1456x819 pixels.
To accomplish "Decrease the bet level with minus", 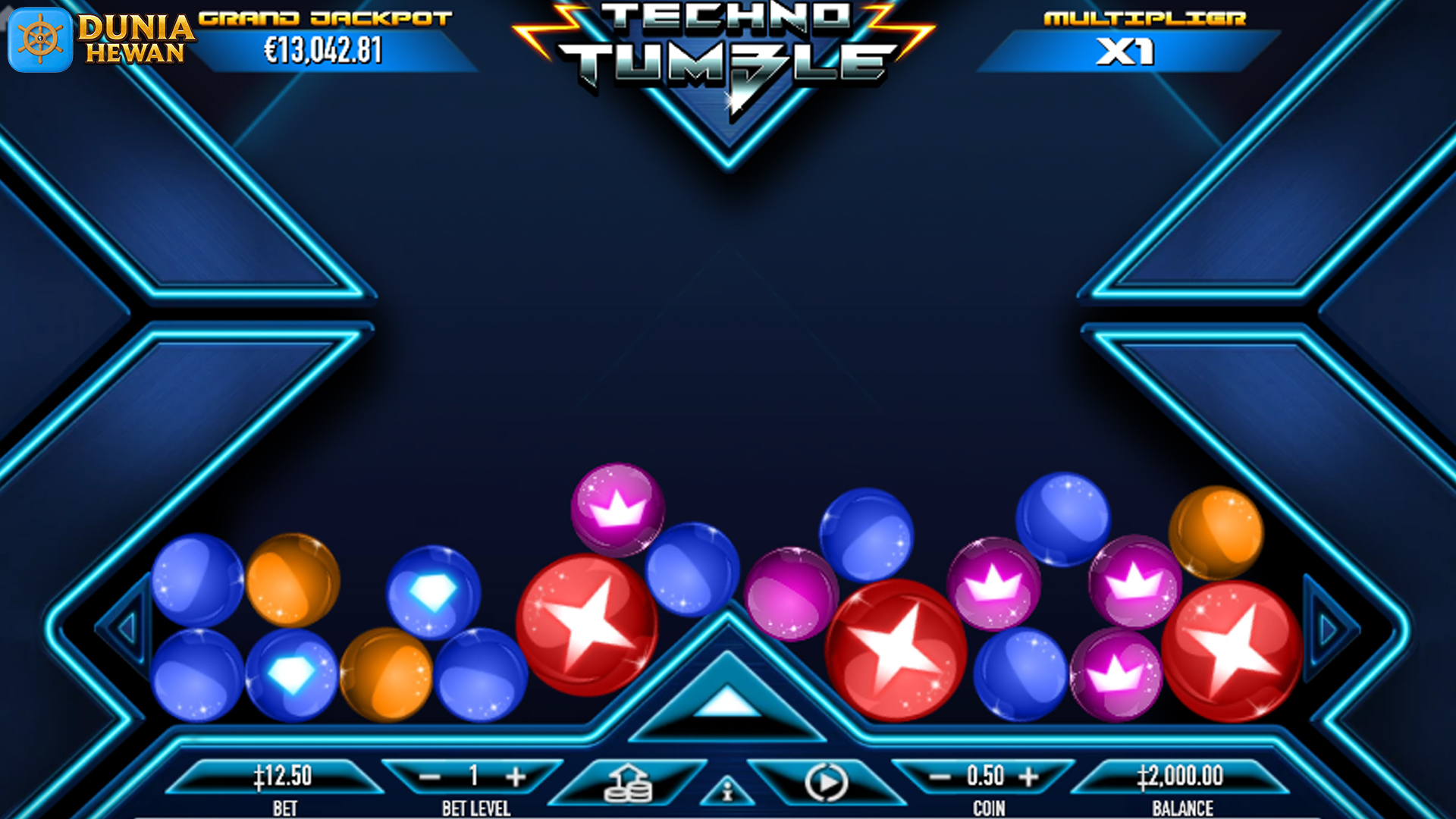I will tap(429, 777).
